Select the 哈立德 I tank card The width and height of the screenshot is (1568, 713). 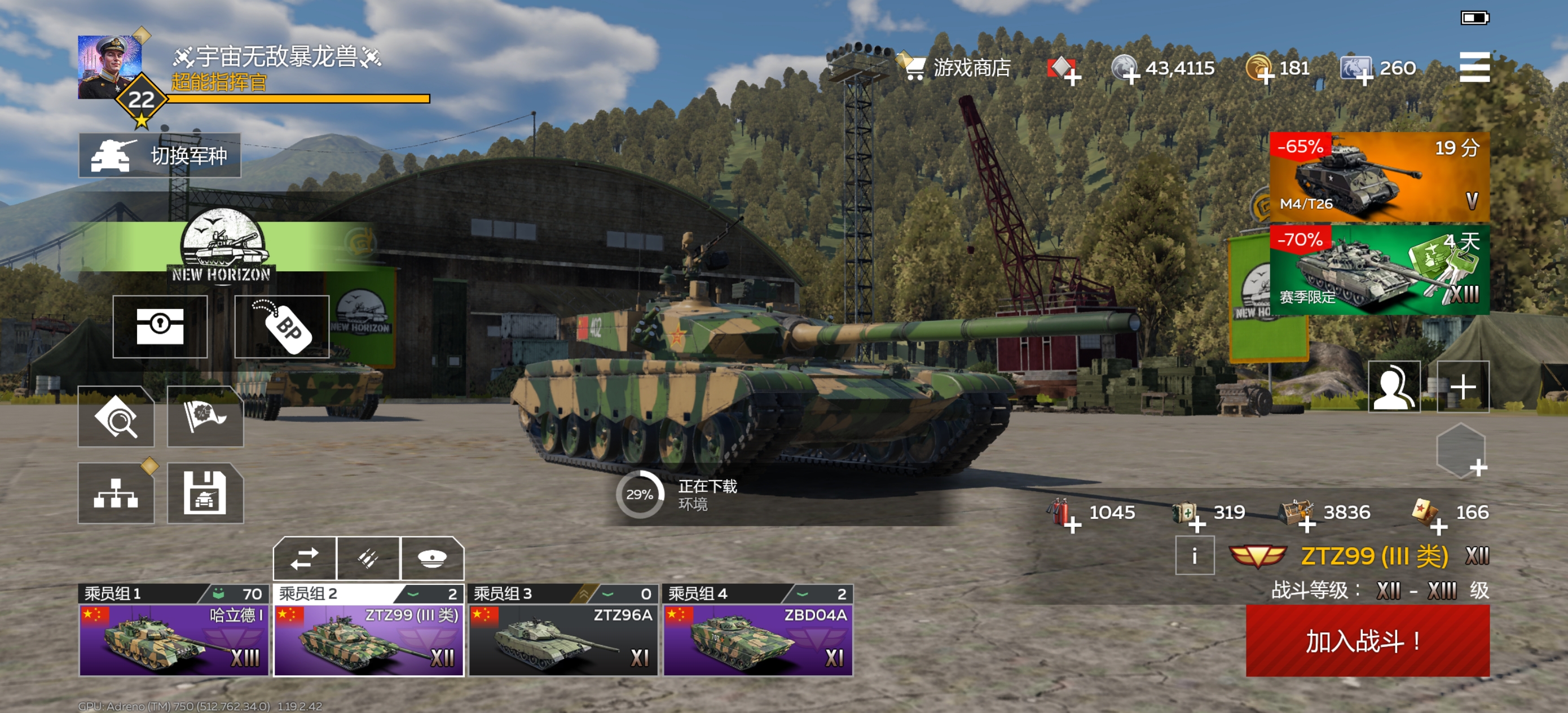[174, 639]
